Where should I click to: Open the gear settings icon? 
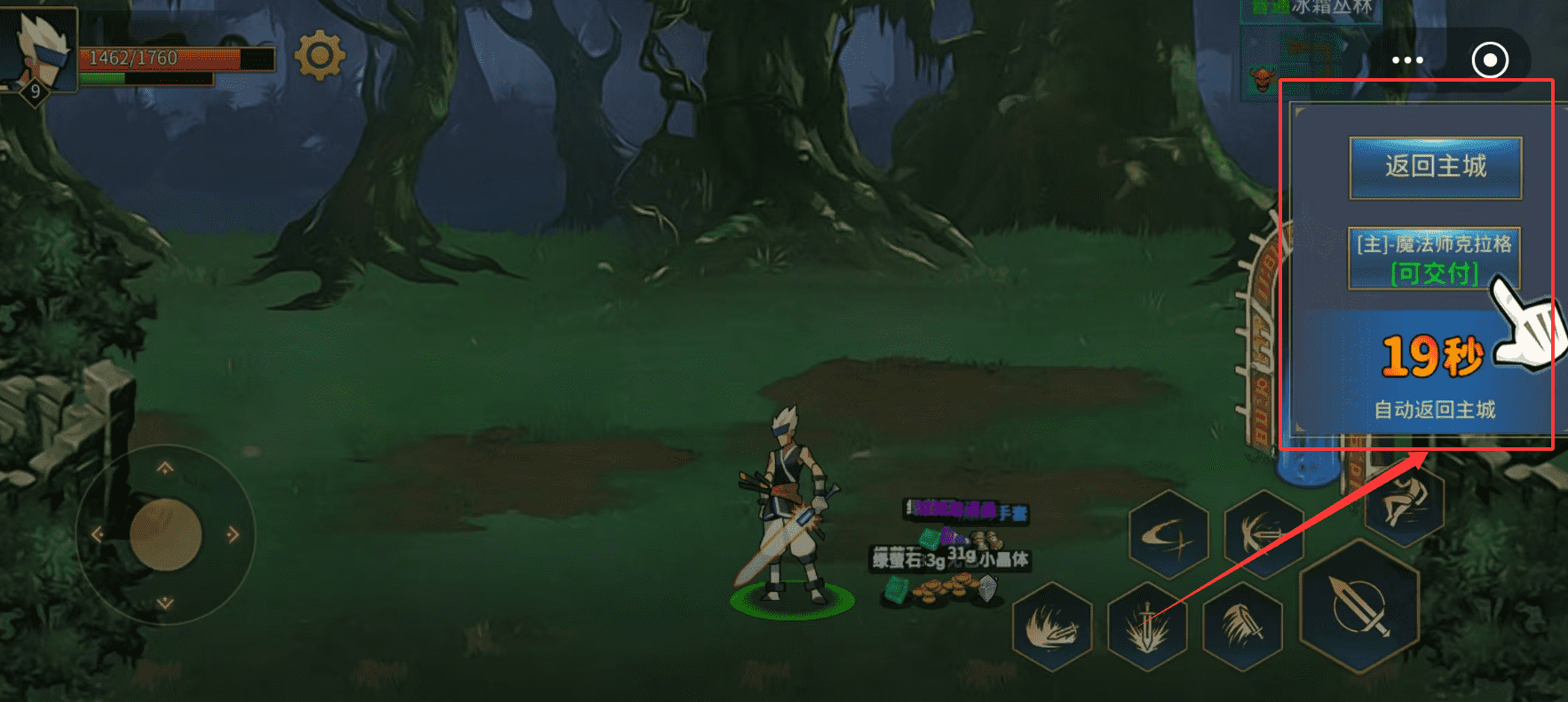(x=320, y=56)
